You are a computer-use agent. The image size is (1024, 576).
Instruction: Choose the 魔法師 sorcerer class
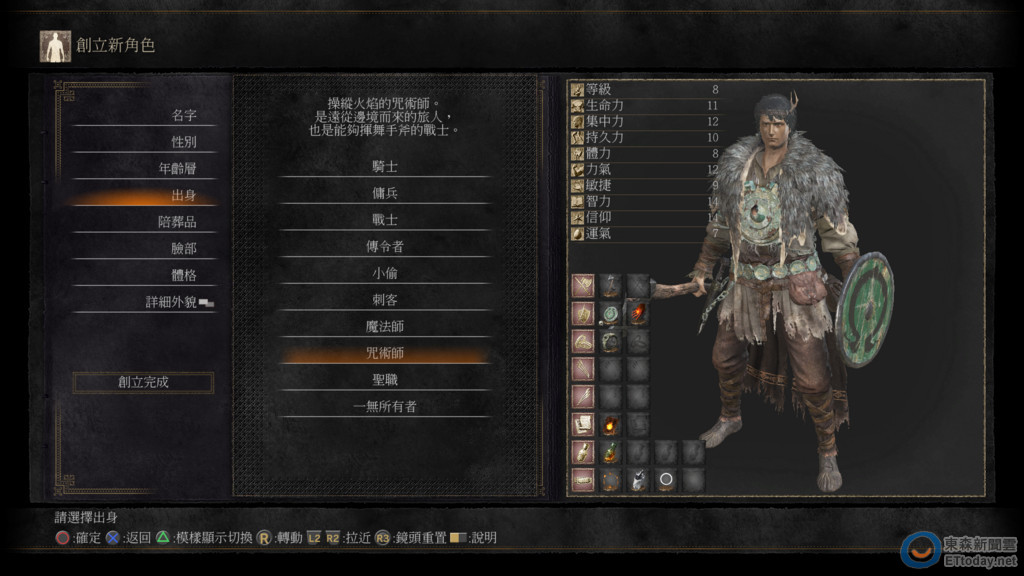point(385,327)
